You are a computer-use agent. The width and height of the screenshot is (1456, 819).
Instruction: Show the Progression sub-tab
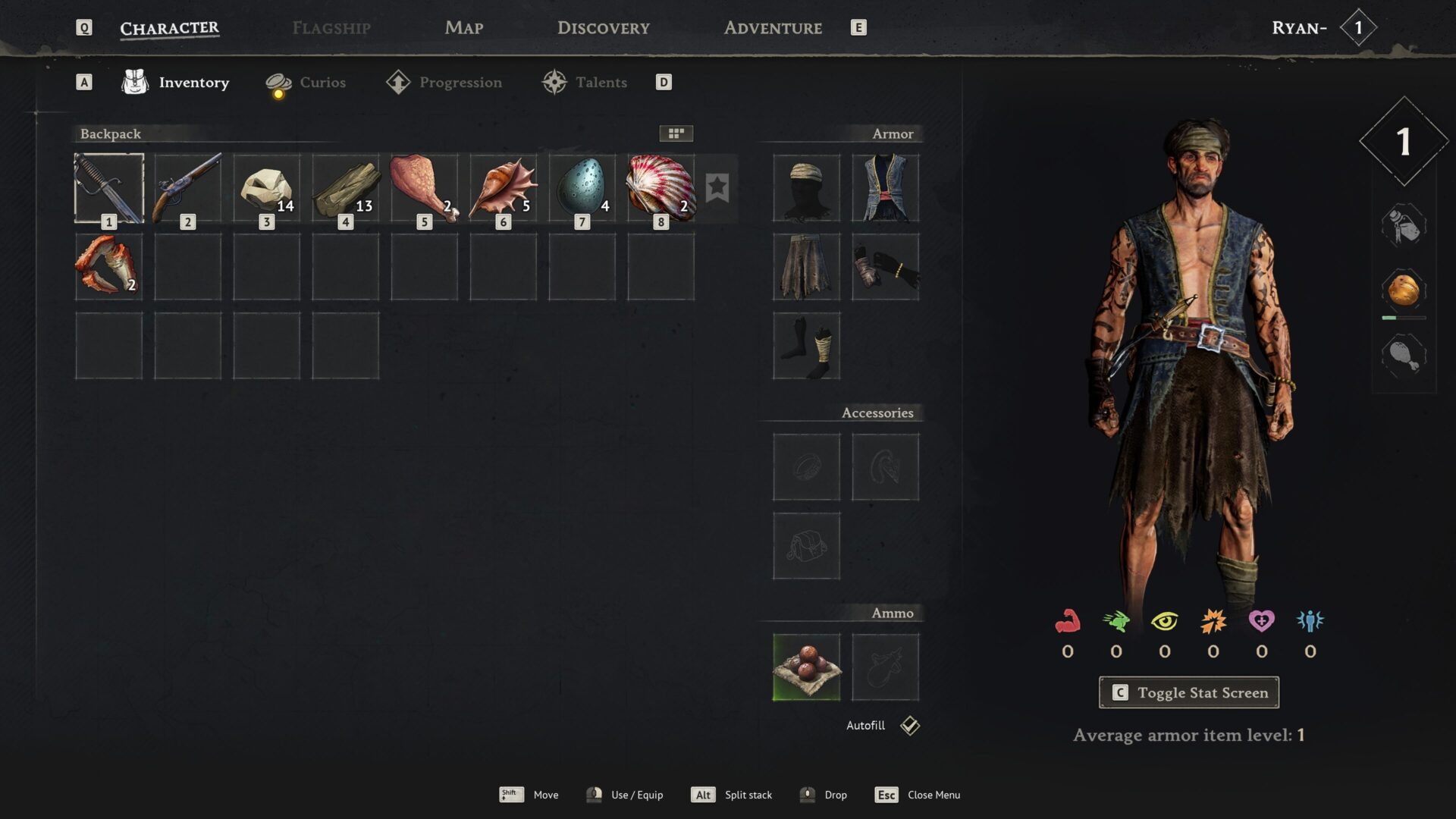pyautogui.click(x=444, y=83)
